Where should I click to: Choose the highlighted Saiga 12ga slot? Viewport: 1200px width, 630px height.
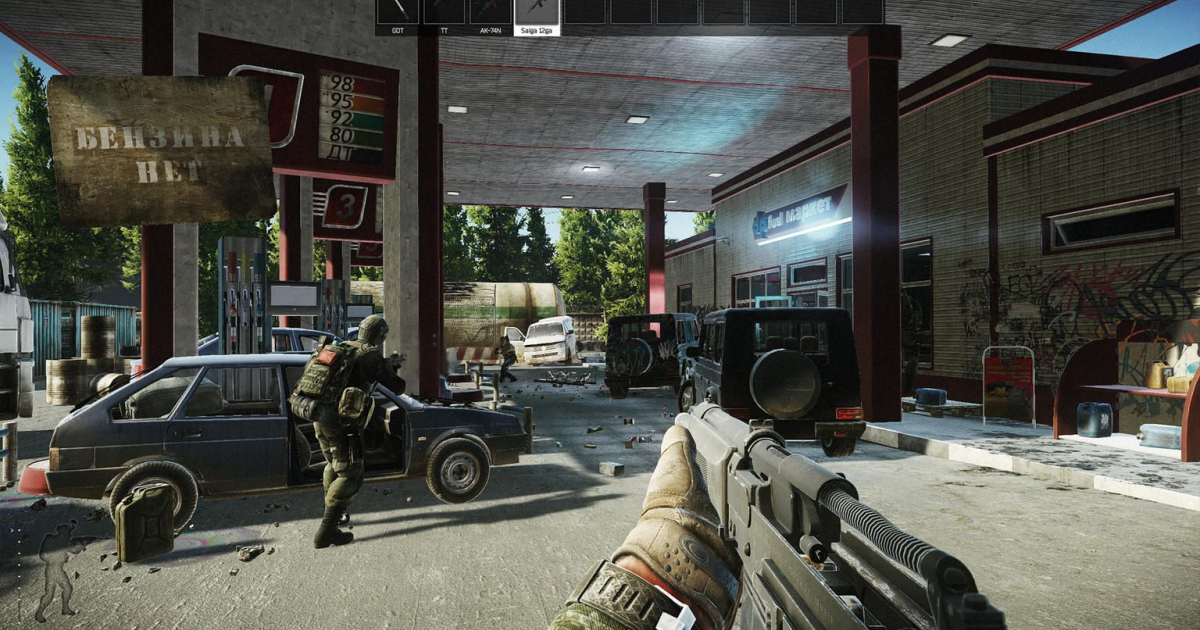[536, 14]
